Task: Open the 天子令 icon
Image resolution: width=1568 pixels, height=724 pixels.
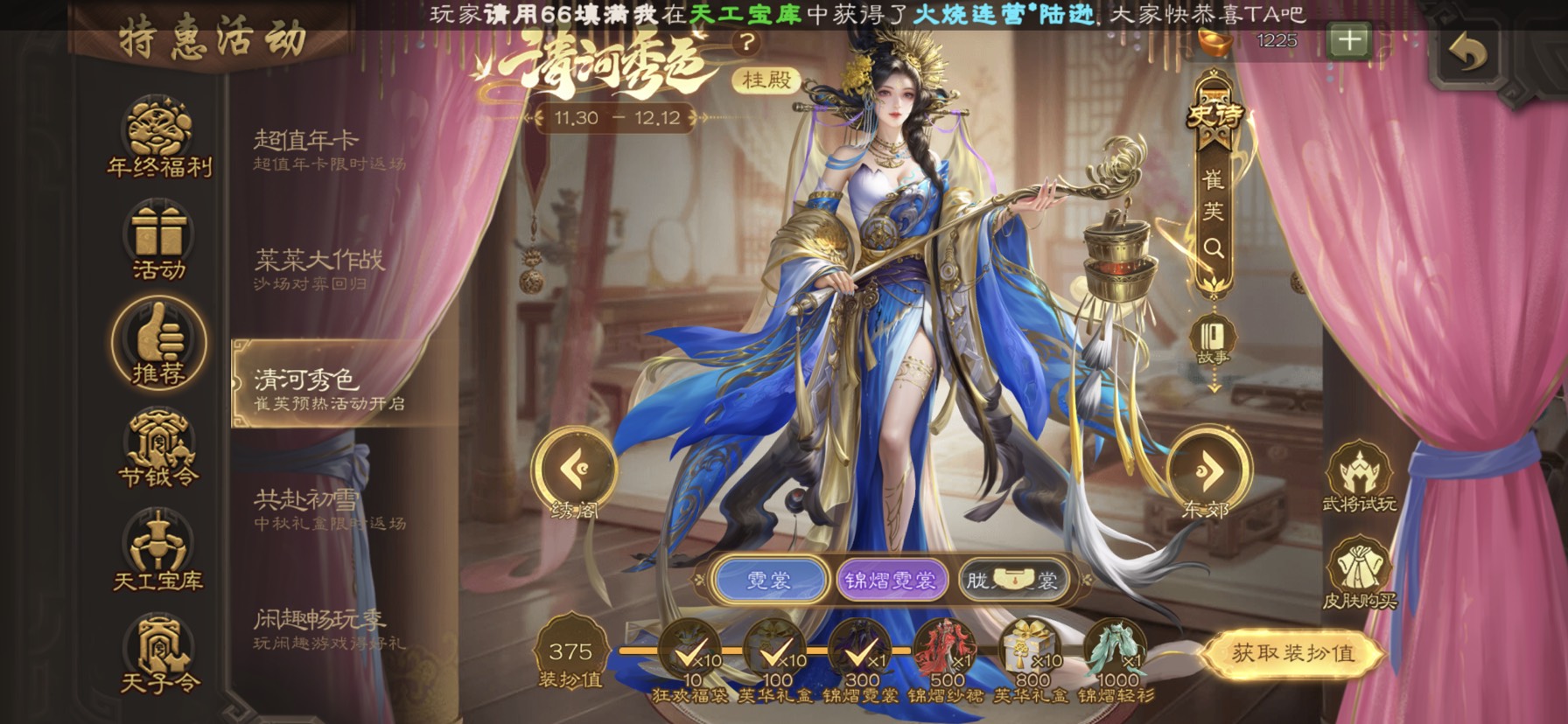Action: pyautogui.click(x=158, y=653)
